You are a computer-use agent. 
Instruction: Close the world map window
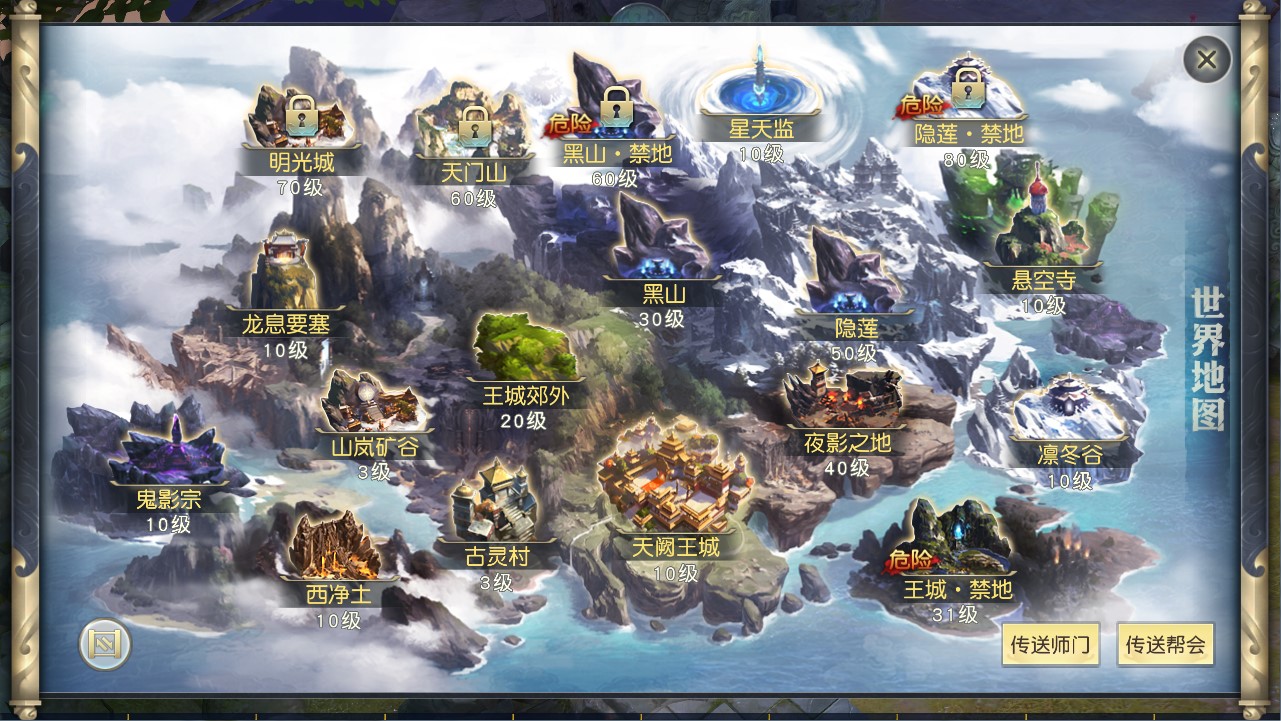pyautogui.click(x=1206, y=60)
